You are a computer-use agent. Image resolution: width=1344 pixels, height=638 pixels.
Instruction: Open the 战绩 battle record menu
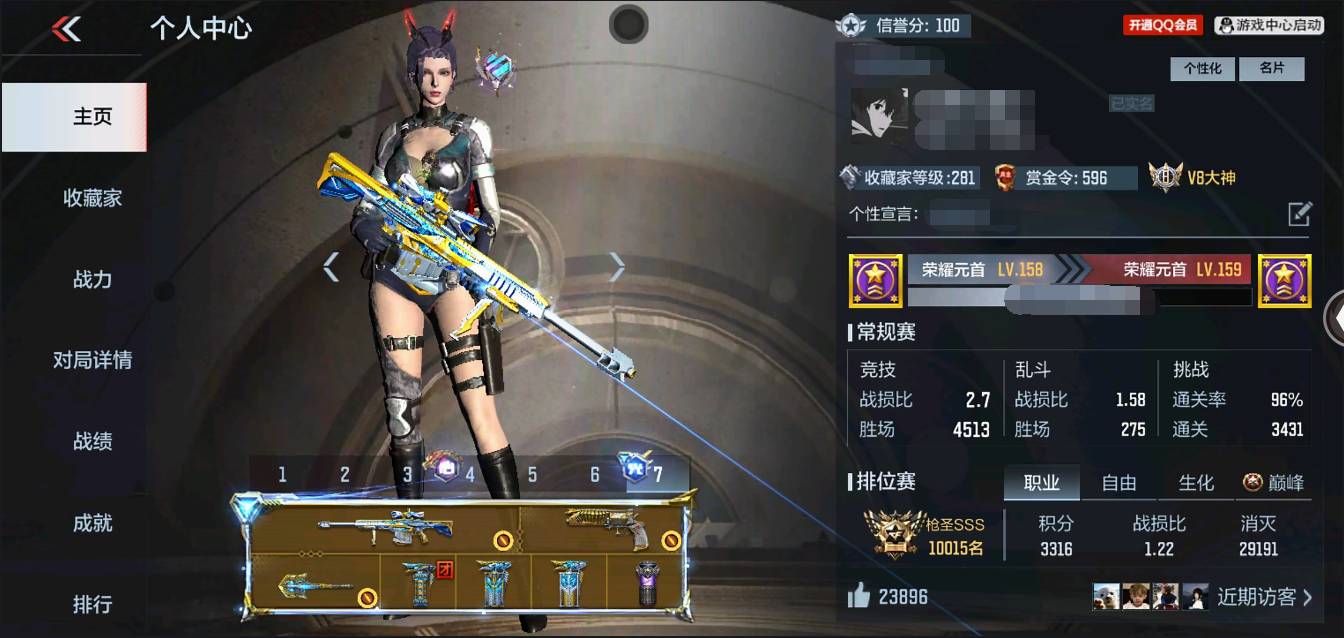[92, 441]
